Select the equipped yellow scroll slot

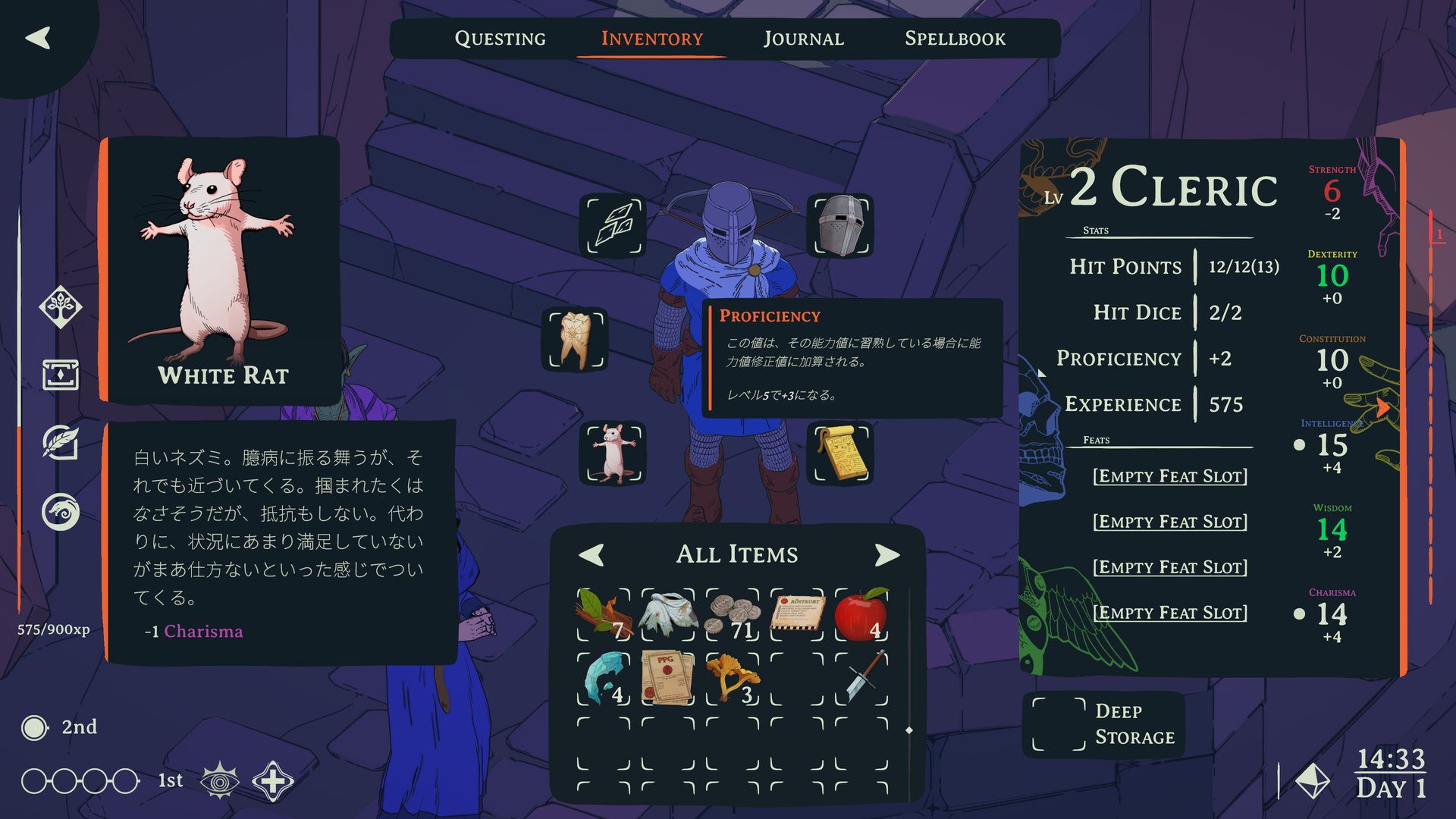841,453
